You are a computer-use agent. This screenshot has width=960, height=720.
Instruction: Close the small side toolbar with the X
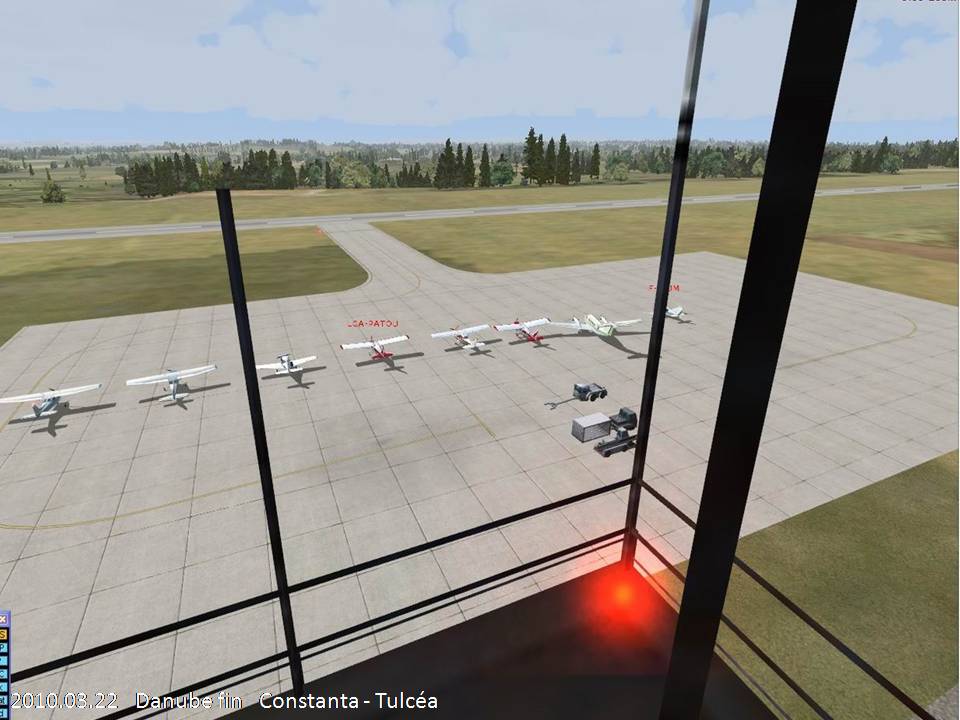coord(4,620)
